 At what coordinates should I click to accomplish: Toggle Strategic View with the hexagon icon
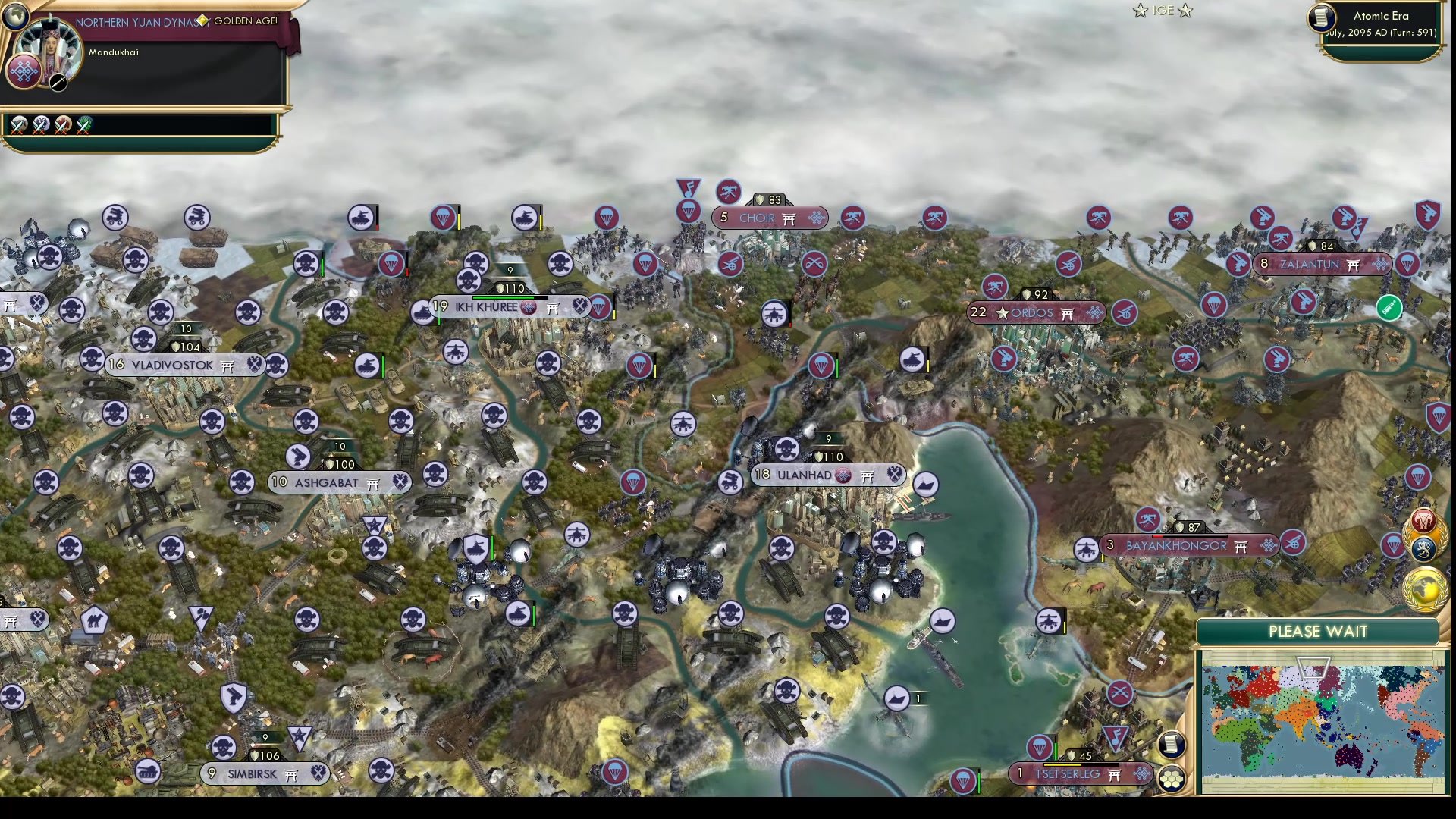point(1172,780)
